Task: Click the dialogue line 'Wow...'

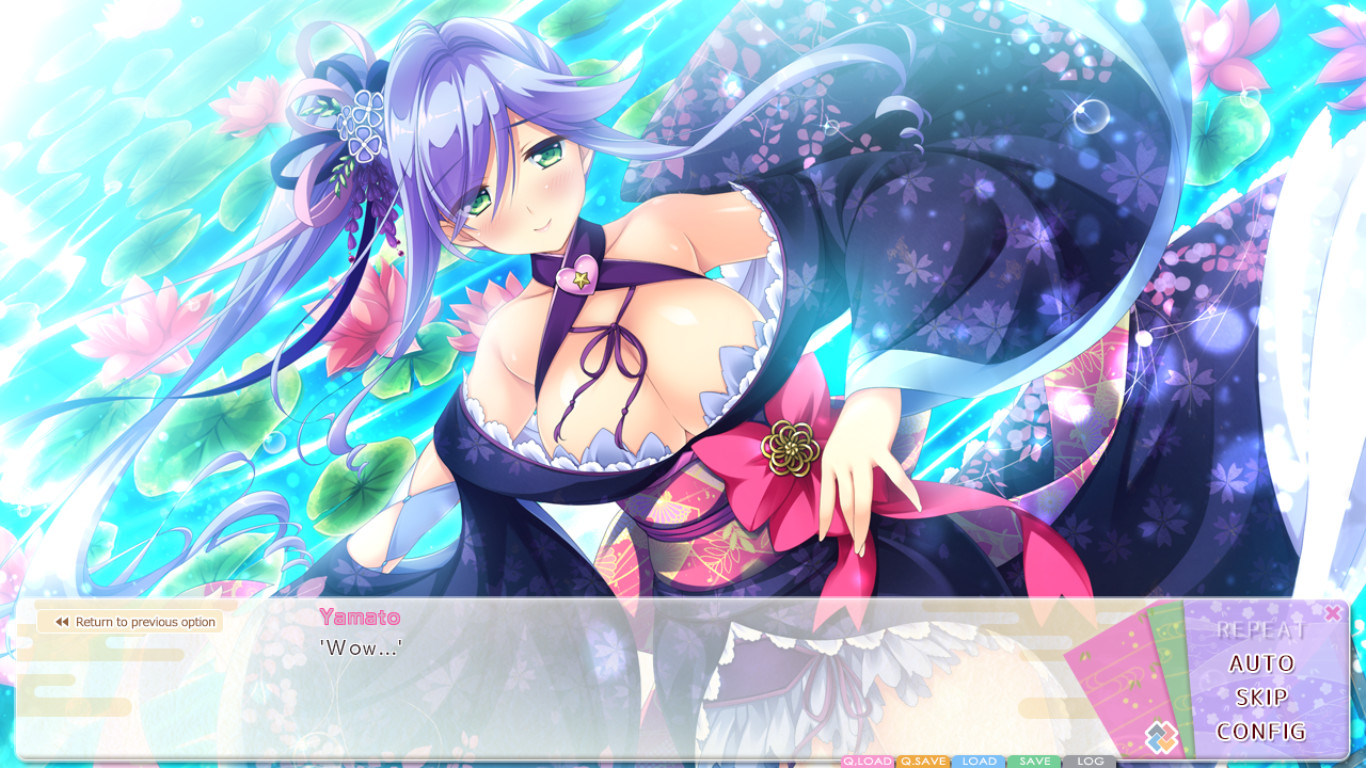Action: [x=360, y=647]
